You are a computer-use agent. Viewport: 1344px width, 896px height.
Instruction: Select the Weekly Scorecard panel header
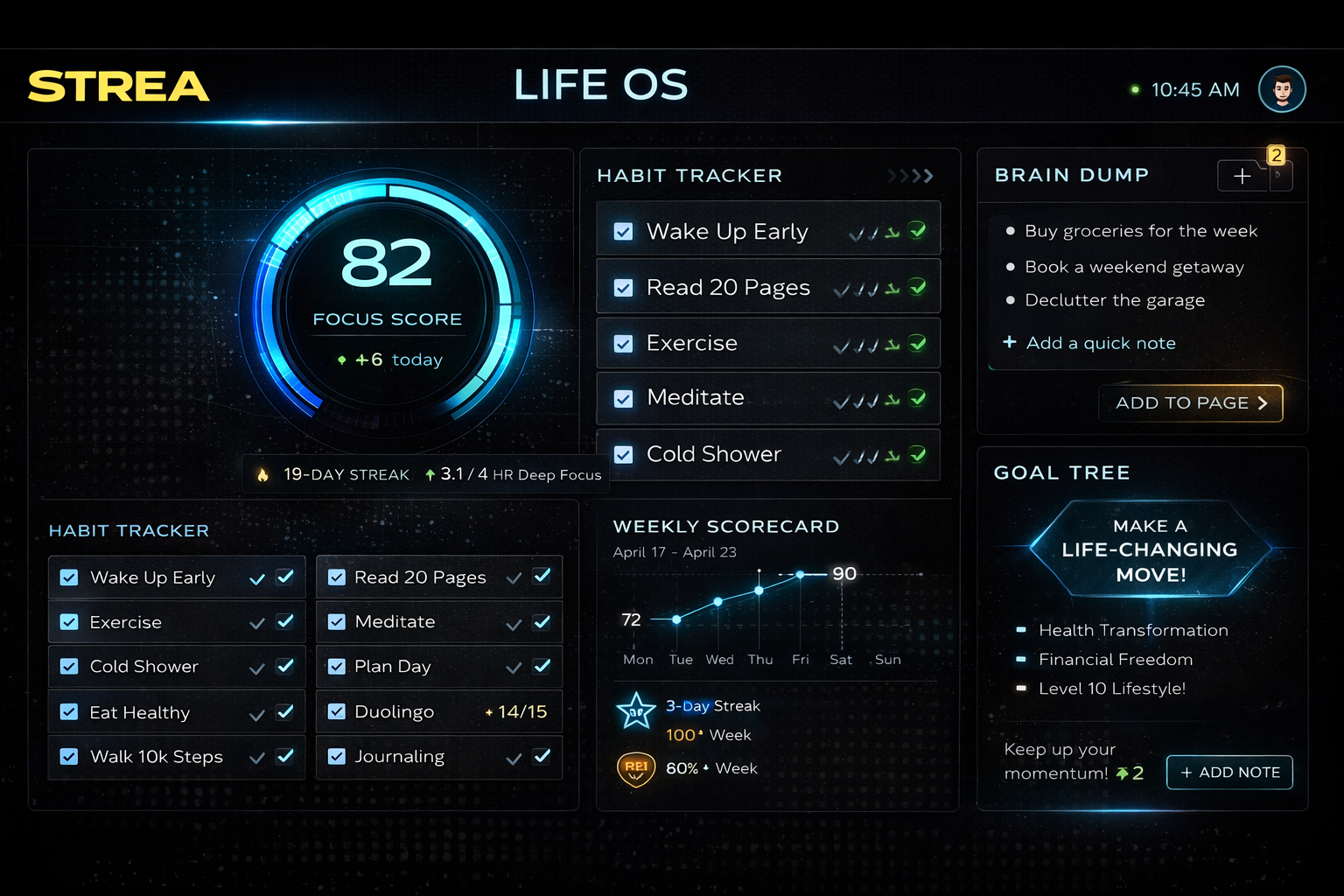point(726,526)
